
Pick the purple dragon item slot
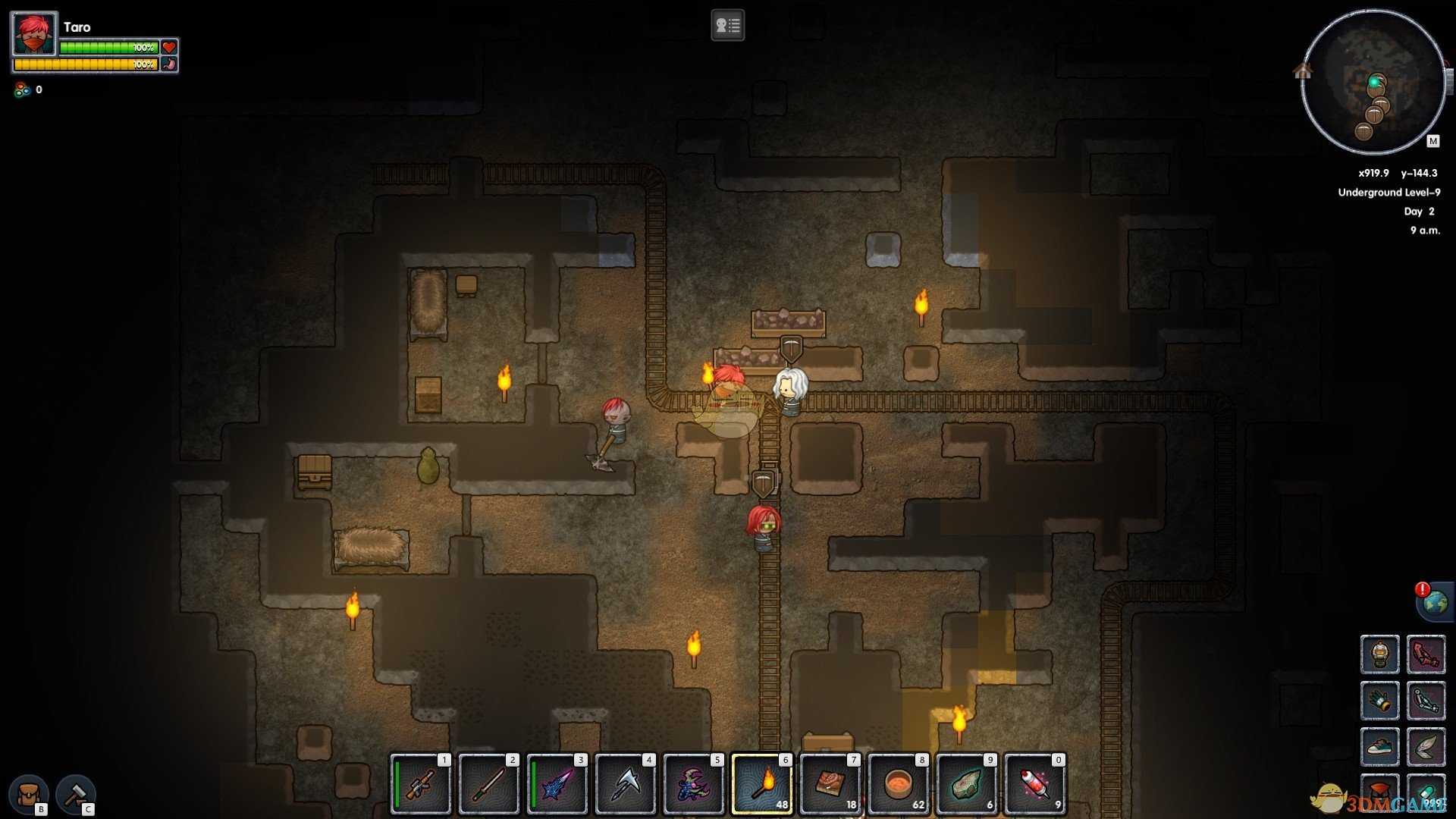point(694,784)
